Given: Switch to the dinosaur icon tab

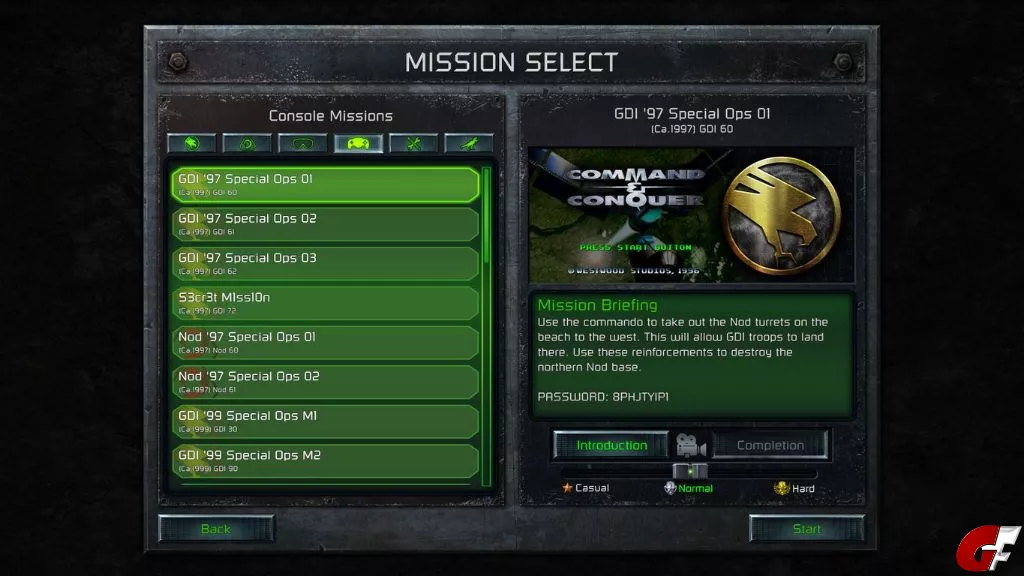Looking at the screenshot, I should coord(468,144).
